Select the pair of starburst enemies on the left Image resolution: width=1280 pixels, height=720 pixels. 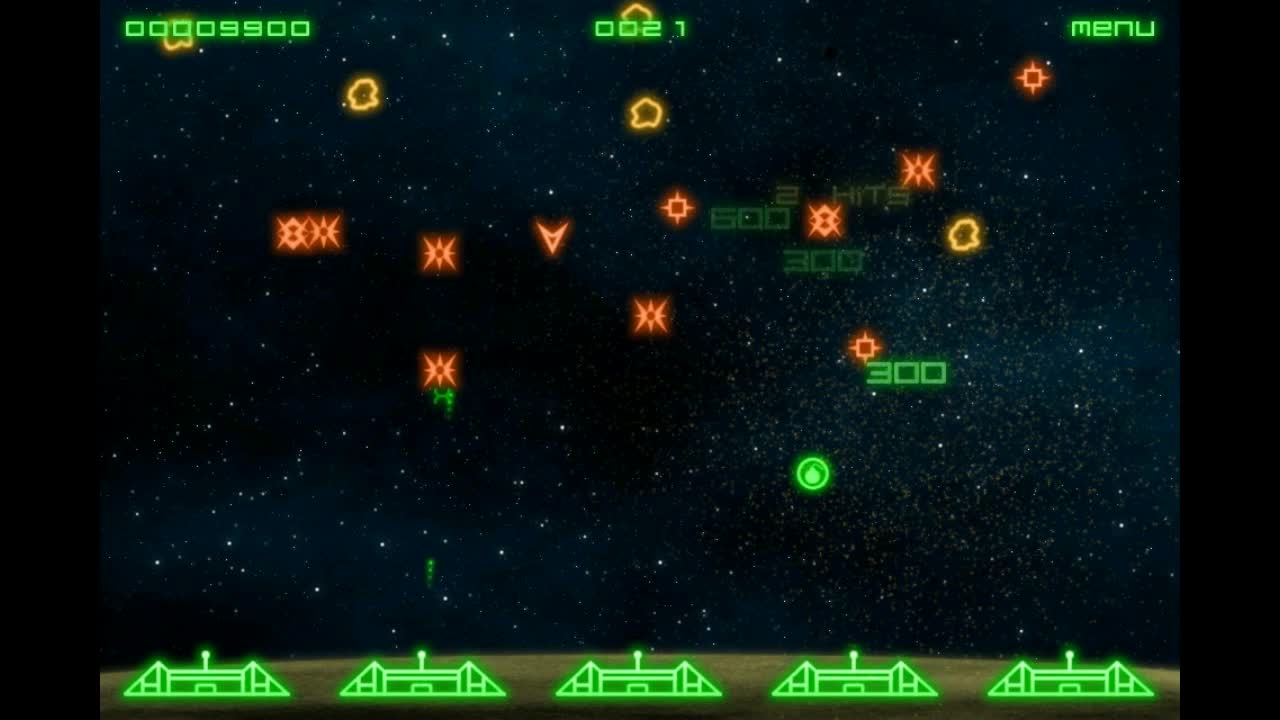pos(308,234)
